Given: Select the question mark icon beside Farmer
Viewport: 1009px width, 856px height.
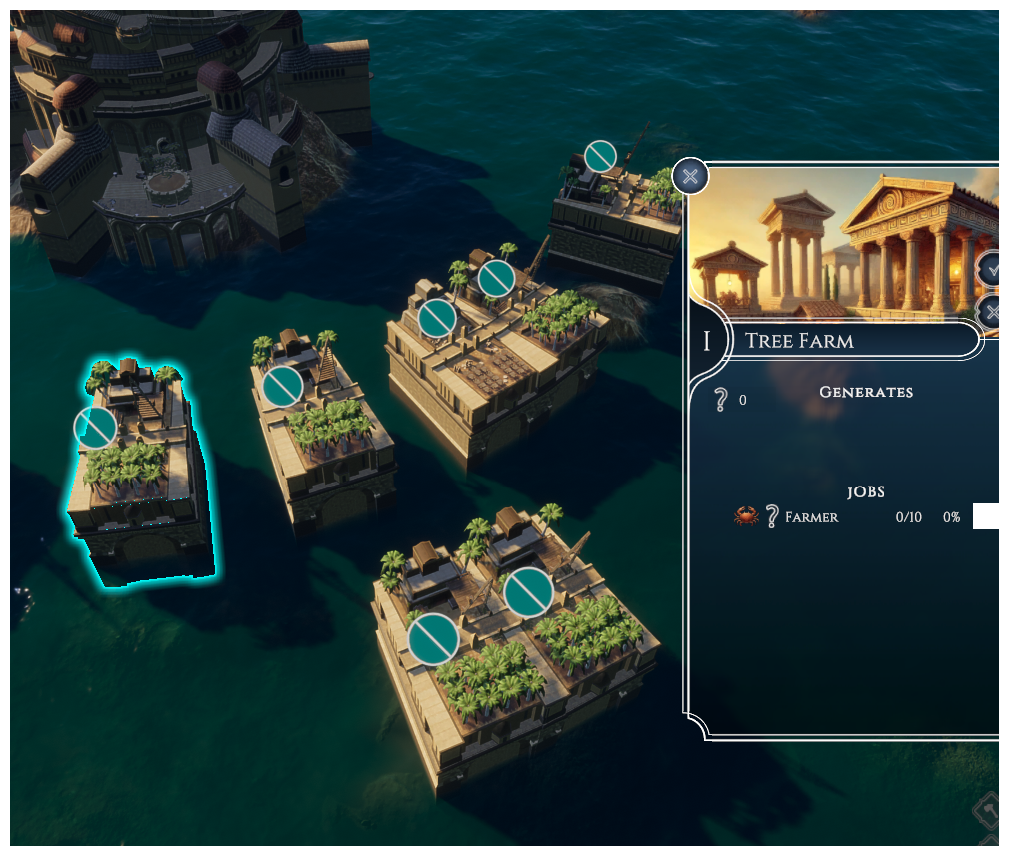Looking at the screenshot, I should (x=771, y=516).
